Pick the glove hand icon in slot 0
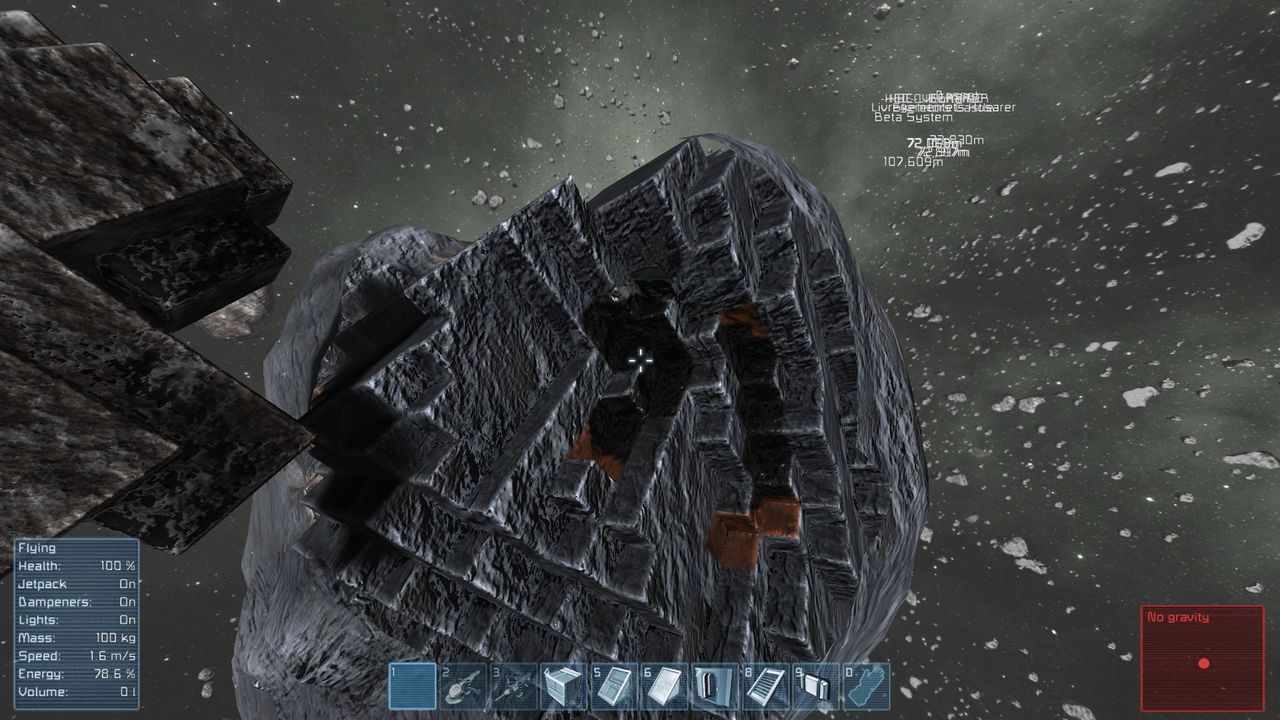 pos(865,686)
